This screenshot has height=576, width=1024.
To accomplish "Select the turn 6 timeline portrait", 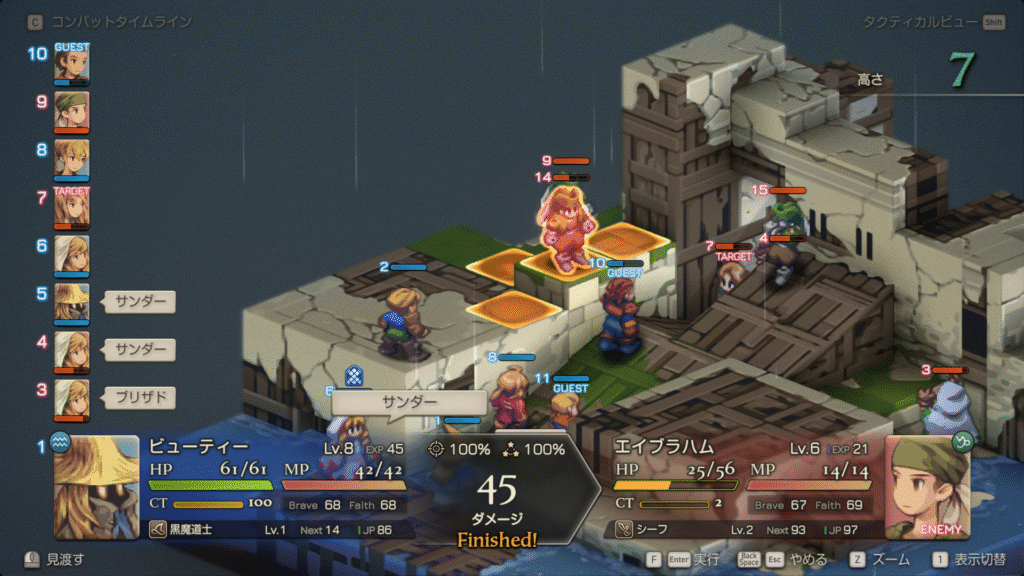I will 71,255.
